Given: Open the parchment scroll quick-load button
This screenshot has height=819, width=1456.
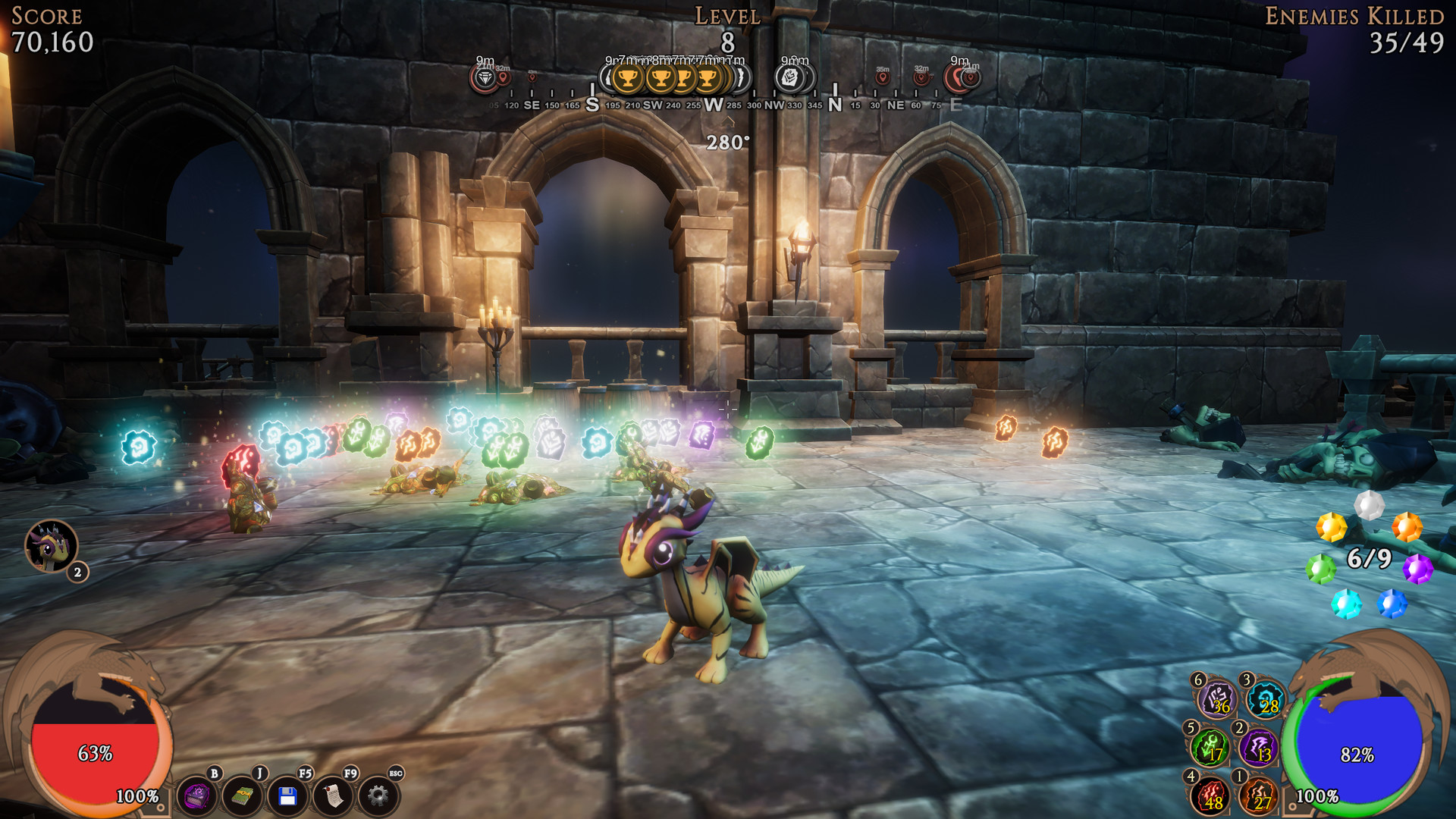Looking at the screenshot, I should point(333,796).
